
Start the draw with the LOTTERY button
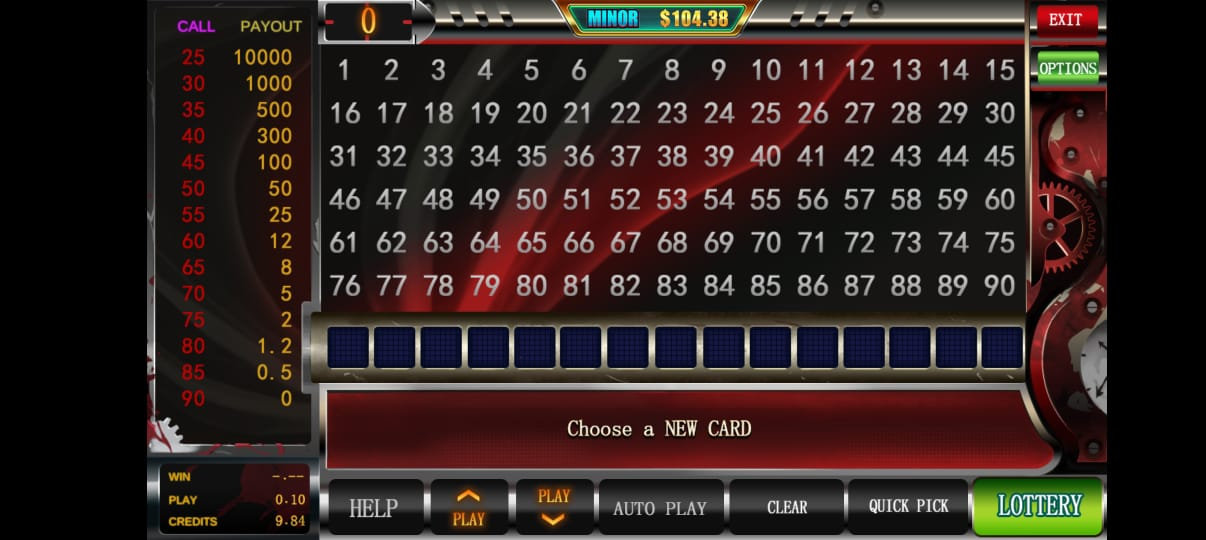point(1038,505)
